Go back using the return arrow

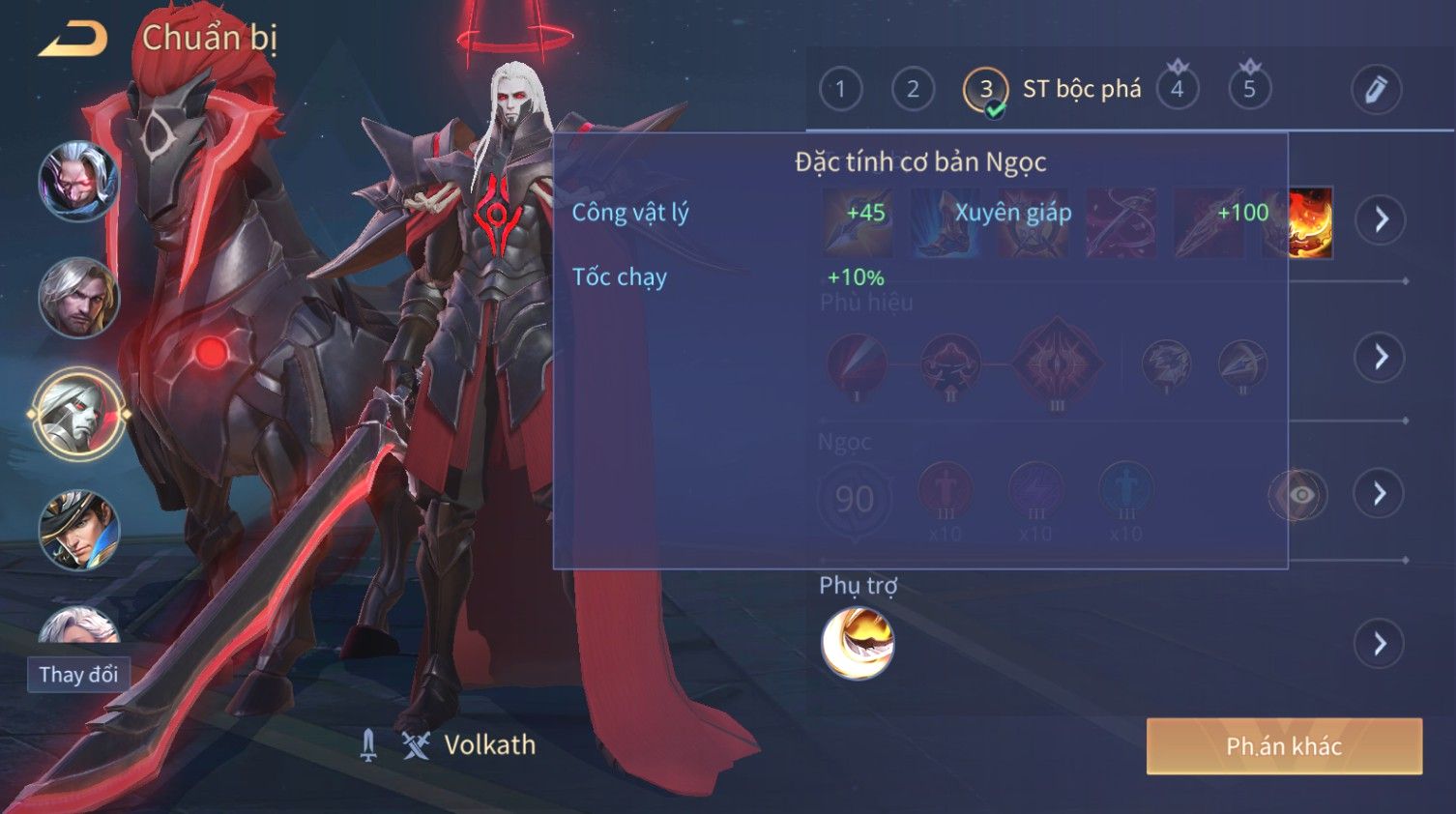coord(73,40)
